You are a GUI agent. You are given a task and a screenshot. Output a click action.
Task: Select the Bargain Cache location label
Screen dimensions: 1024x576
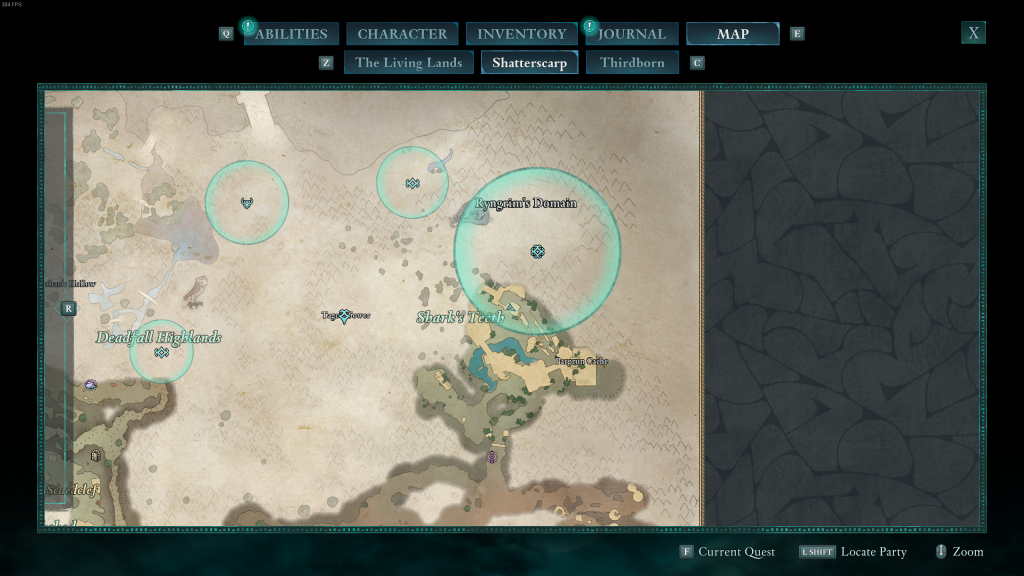pyautogui.click(x=582, y=361)
